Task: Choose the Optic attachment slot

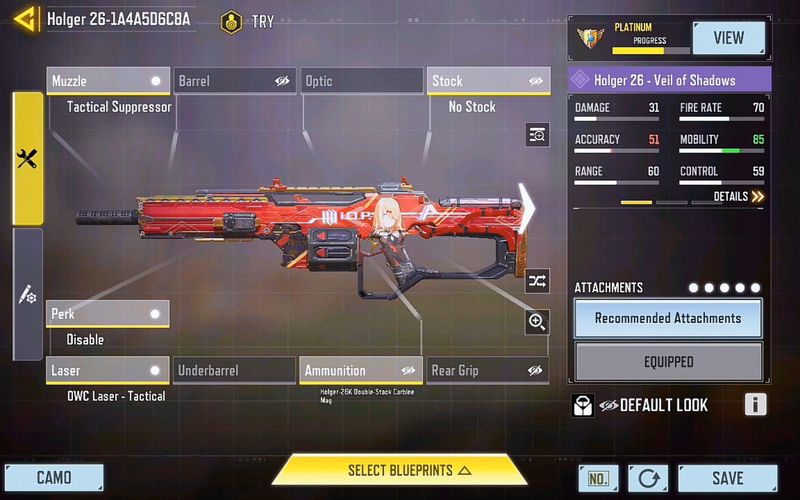Action: click(361, 81)
